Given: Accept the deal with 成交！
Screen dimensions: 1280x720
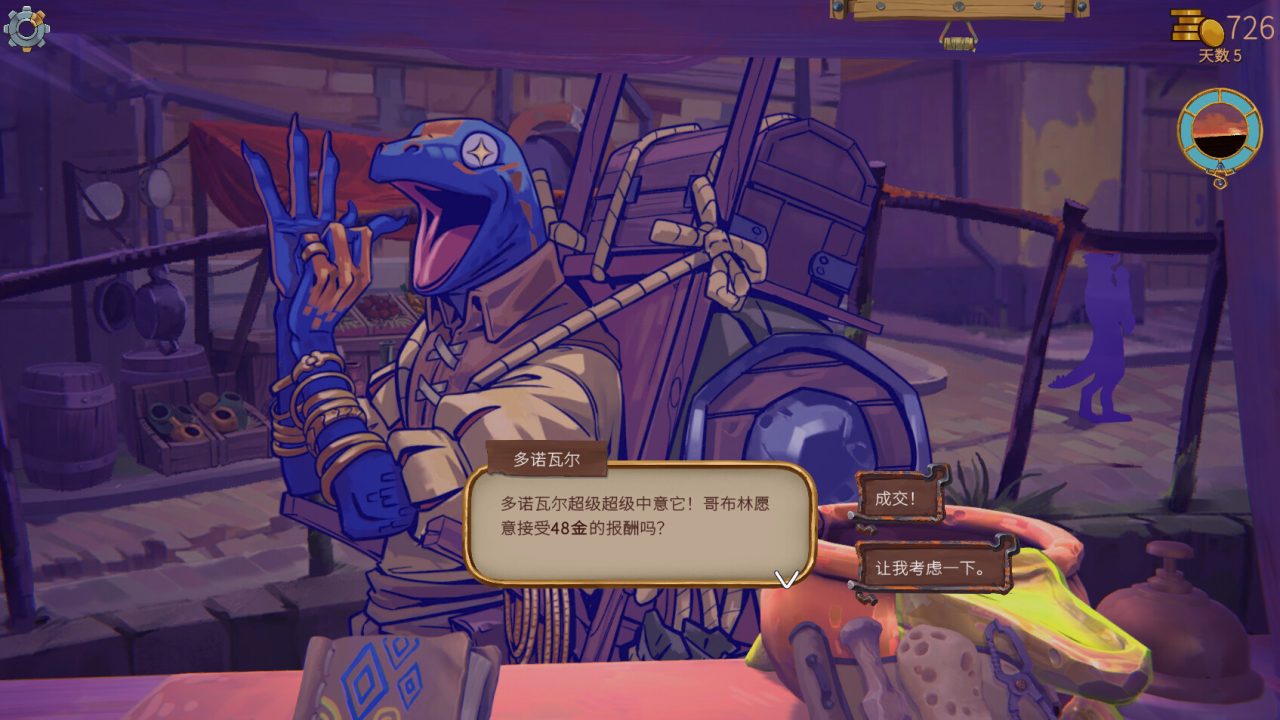Looking at the screenshot, I should pos(897,499).
